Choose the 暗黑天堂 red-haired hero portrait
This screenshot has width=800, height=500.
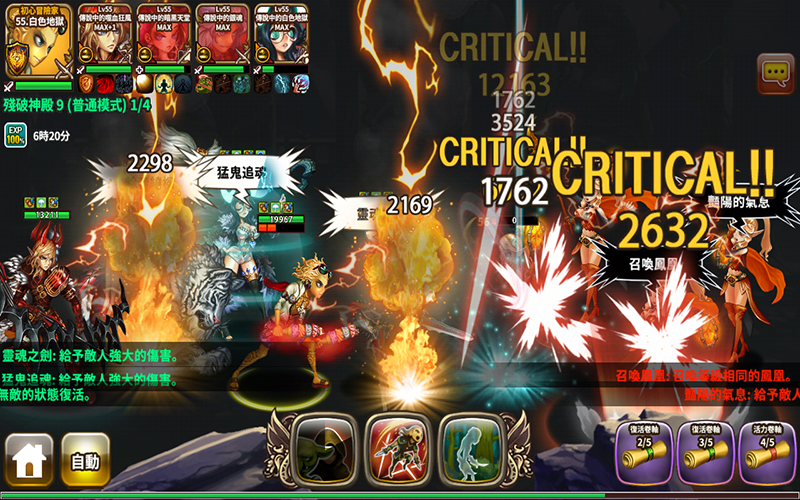pyautogui.click(x=165, y=36)
